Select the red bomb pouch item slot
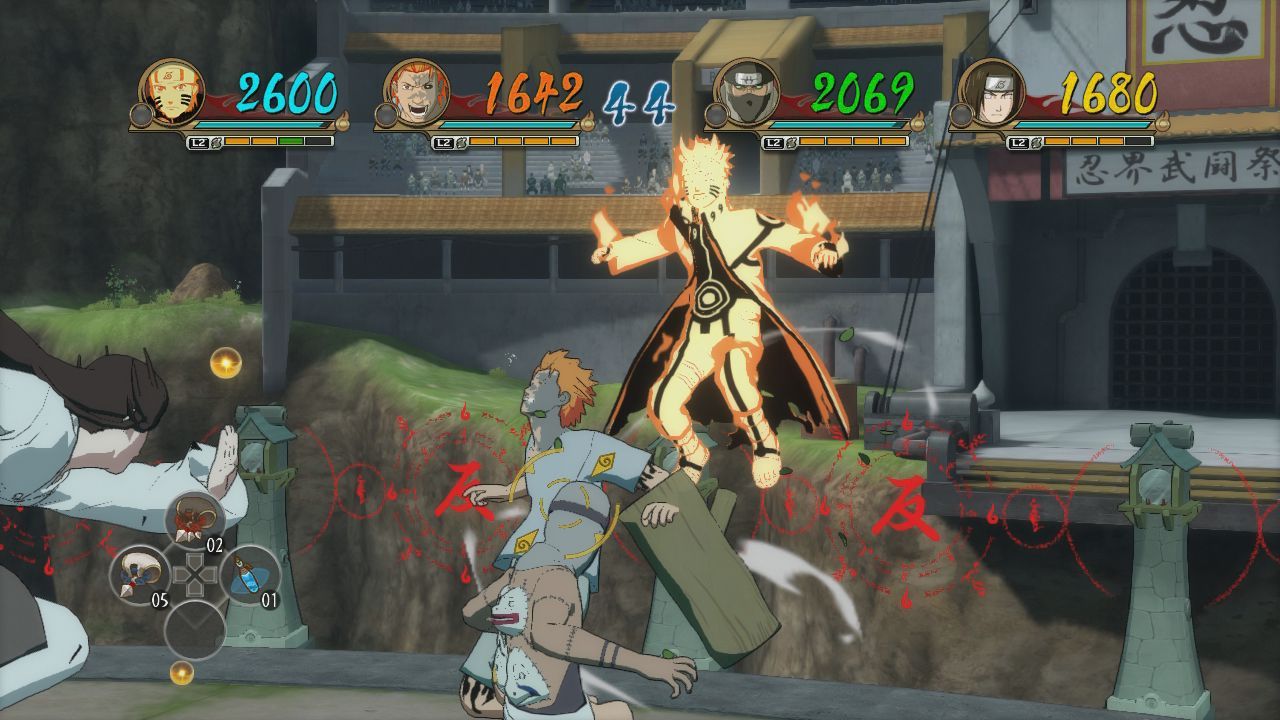1280x720 pixels. tap(193, 521)
